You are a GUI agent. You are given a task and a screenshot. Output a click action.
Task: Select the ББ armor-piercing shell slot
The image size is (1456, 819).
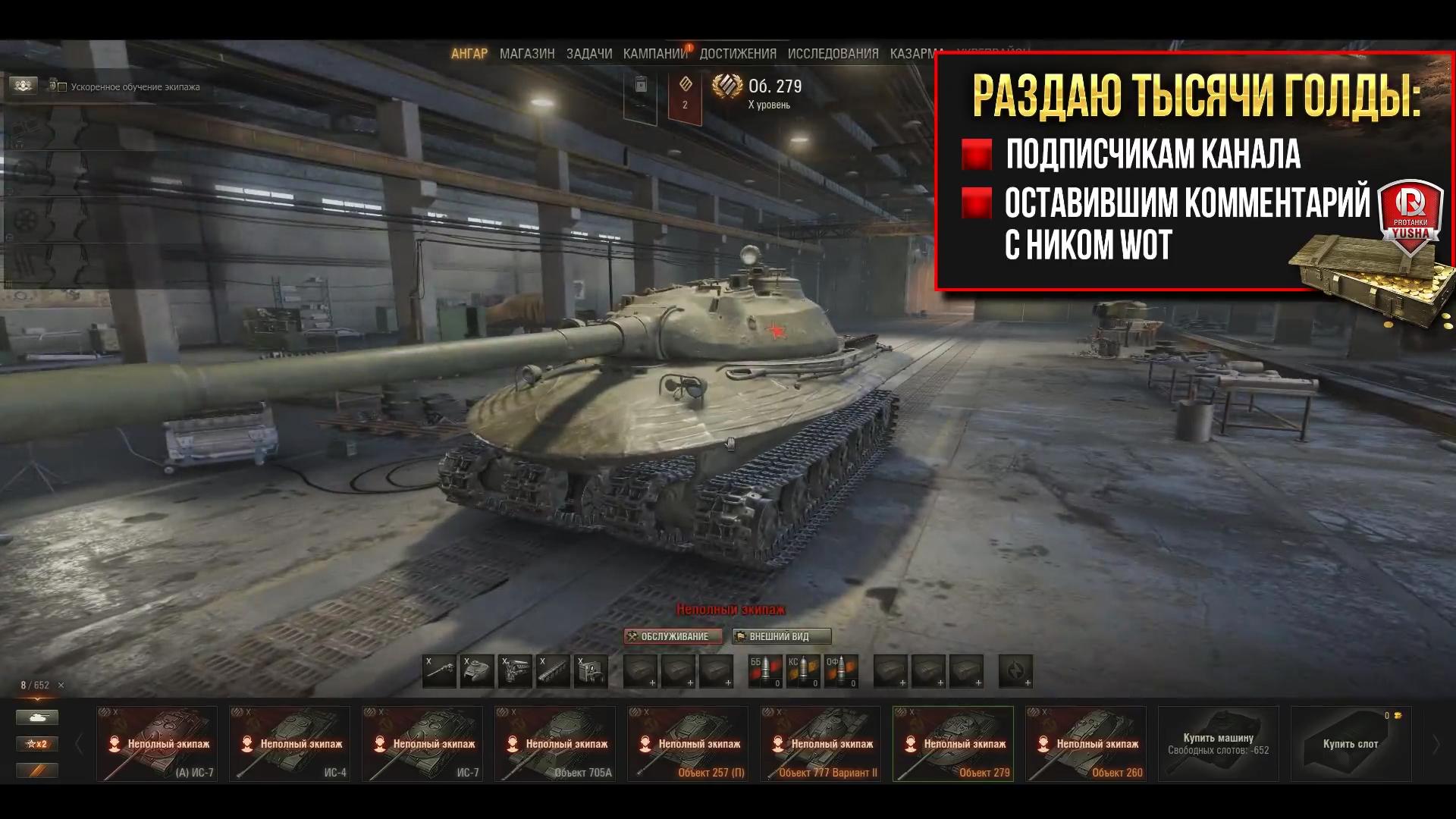765,671
